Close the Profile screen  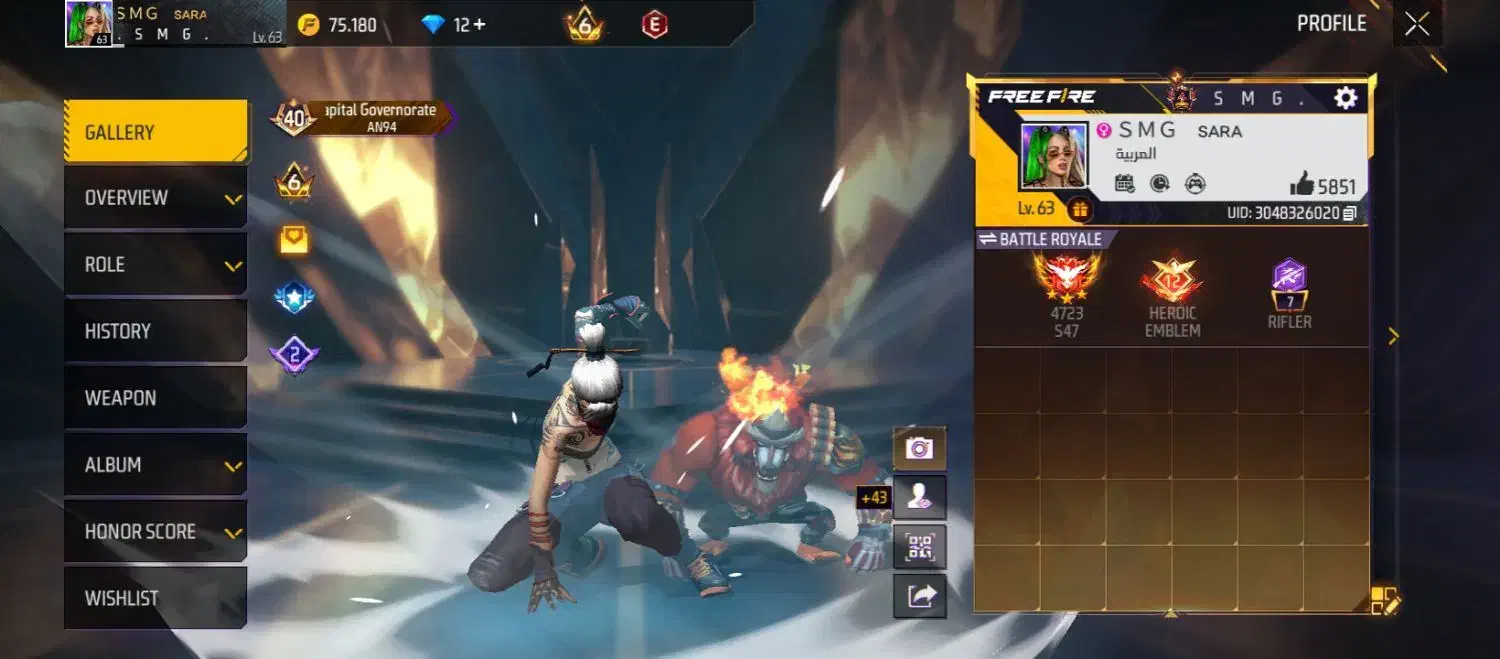(x=1417, y=24)
